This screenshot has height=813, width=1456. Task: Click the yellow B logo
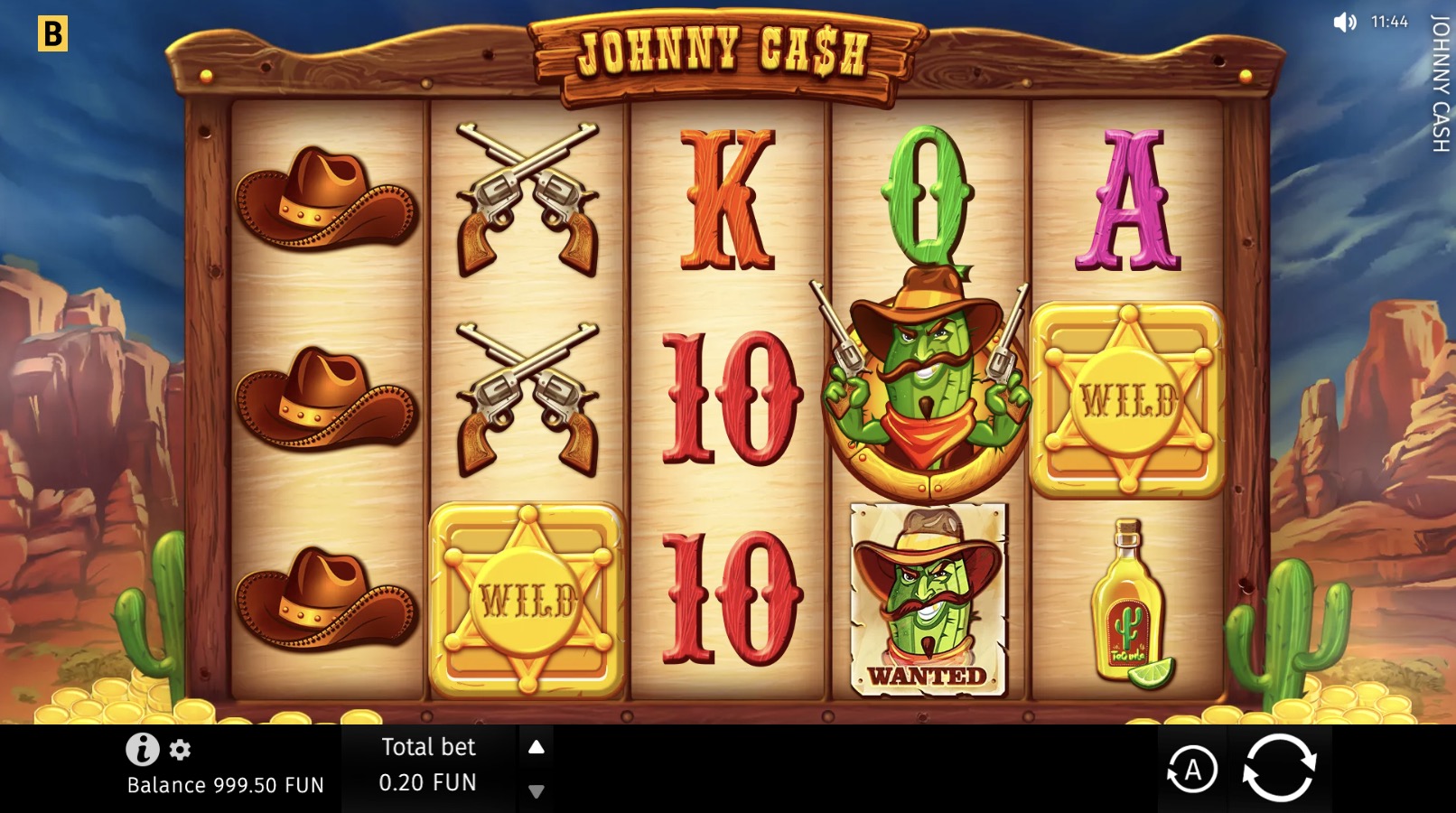[x=54, y=34]
